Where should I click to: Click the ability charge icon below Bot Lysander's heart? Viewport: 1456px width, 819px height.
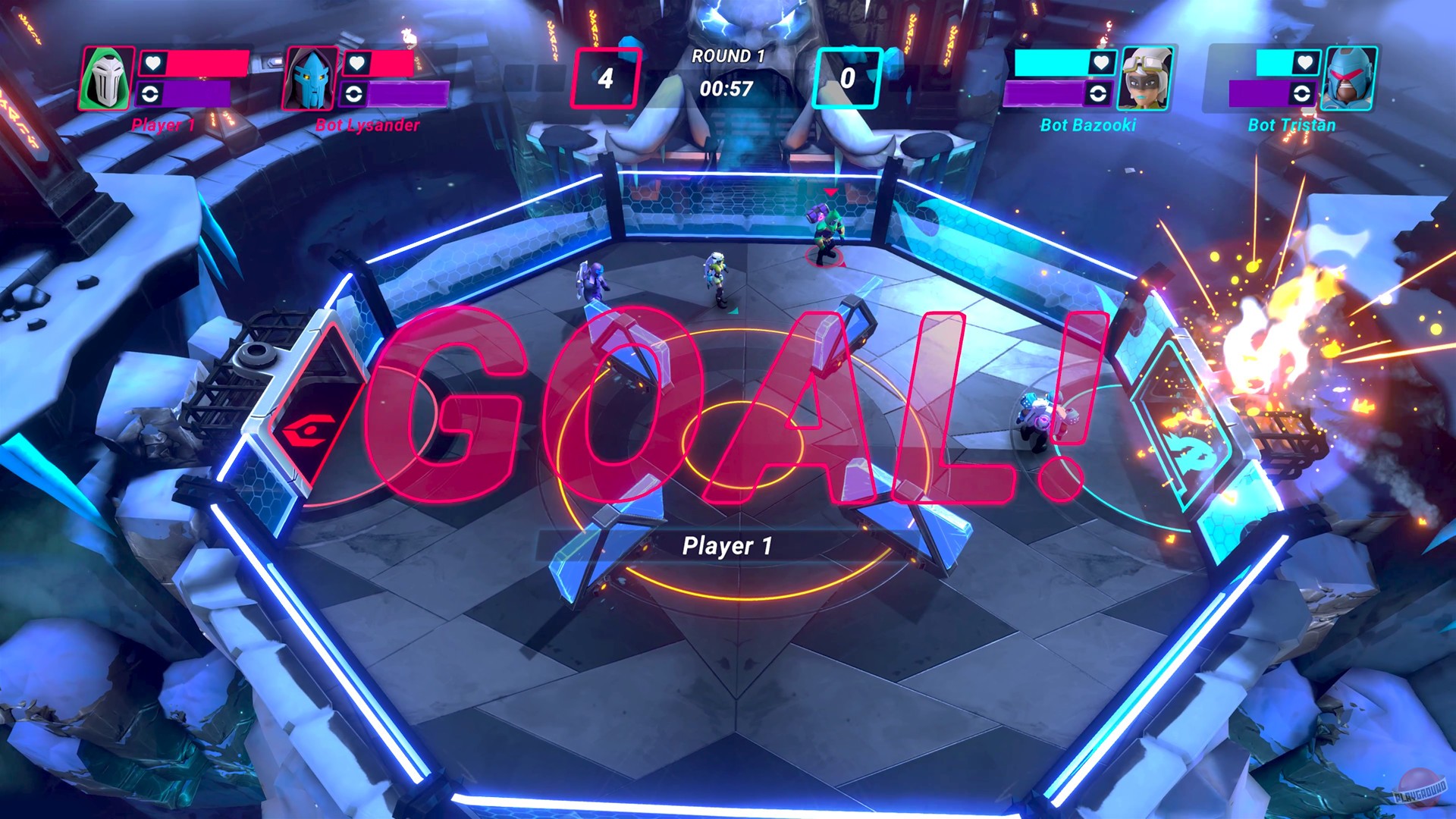(x=354, y=95)
